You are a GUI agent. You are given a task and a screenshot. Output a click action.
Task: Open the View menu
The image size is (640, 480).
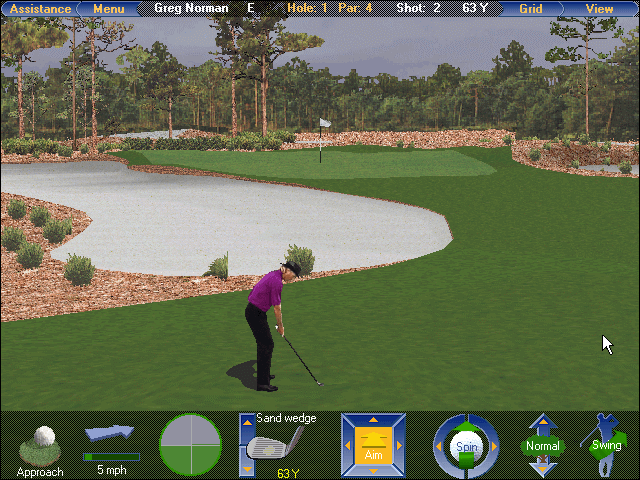tap(599, 9)
